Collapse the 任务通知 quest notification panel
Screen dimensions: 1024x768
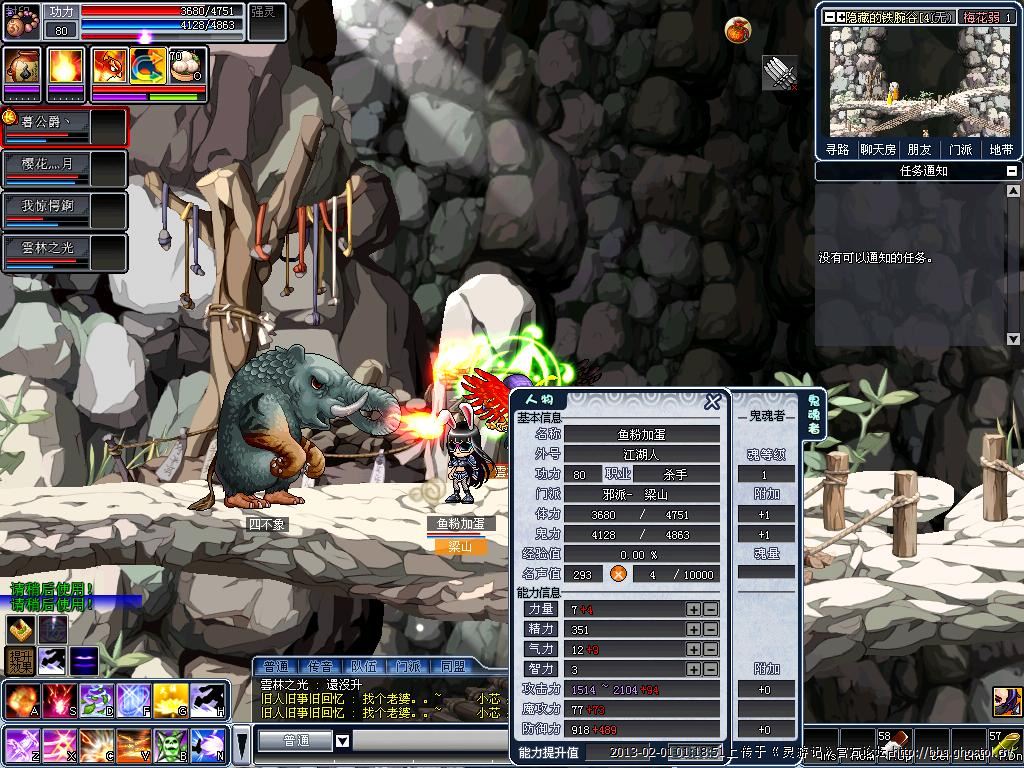[x=1012, y=171]
